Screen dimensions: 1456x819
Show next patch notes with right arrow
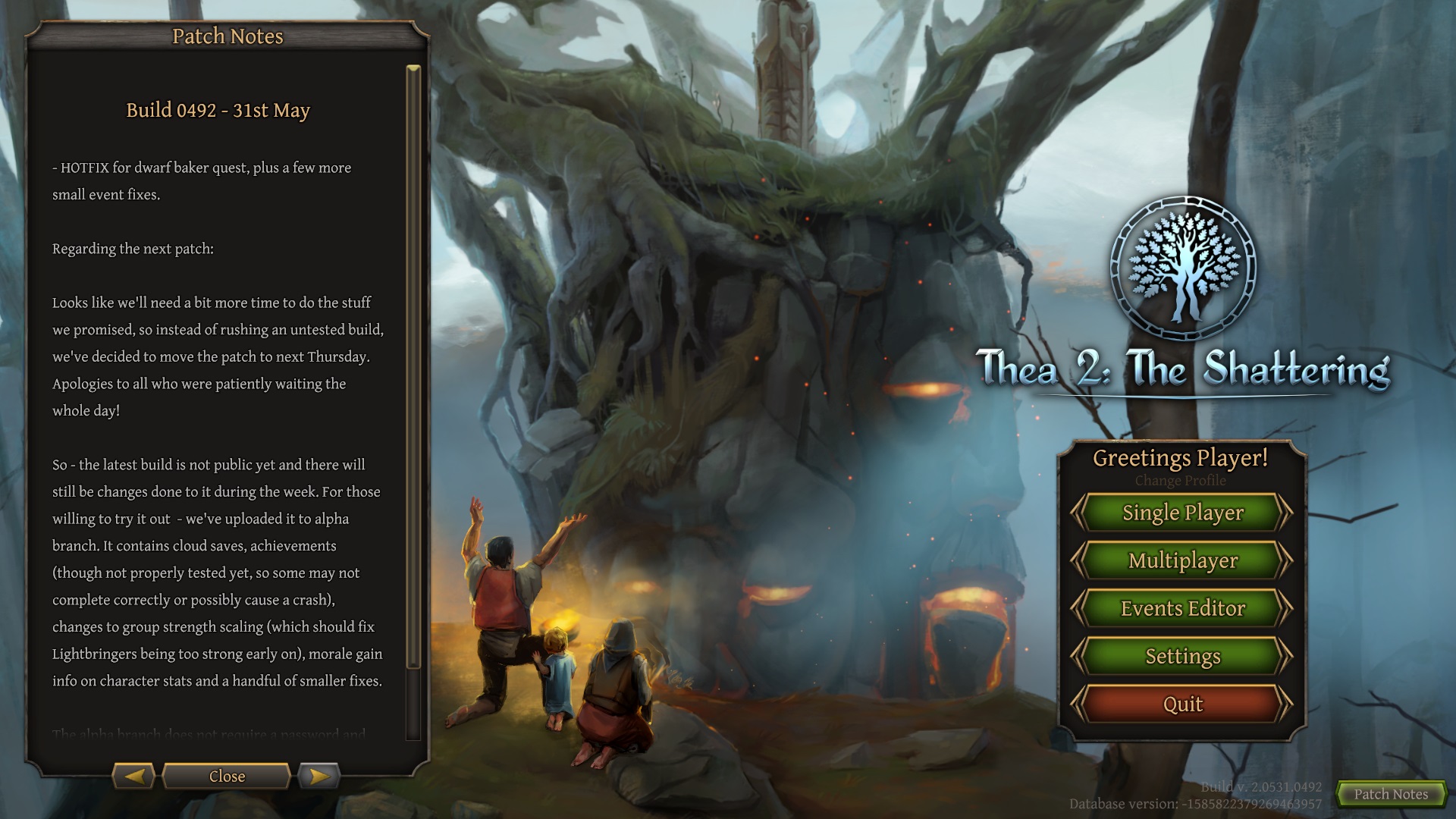[318, 776]
